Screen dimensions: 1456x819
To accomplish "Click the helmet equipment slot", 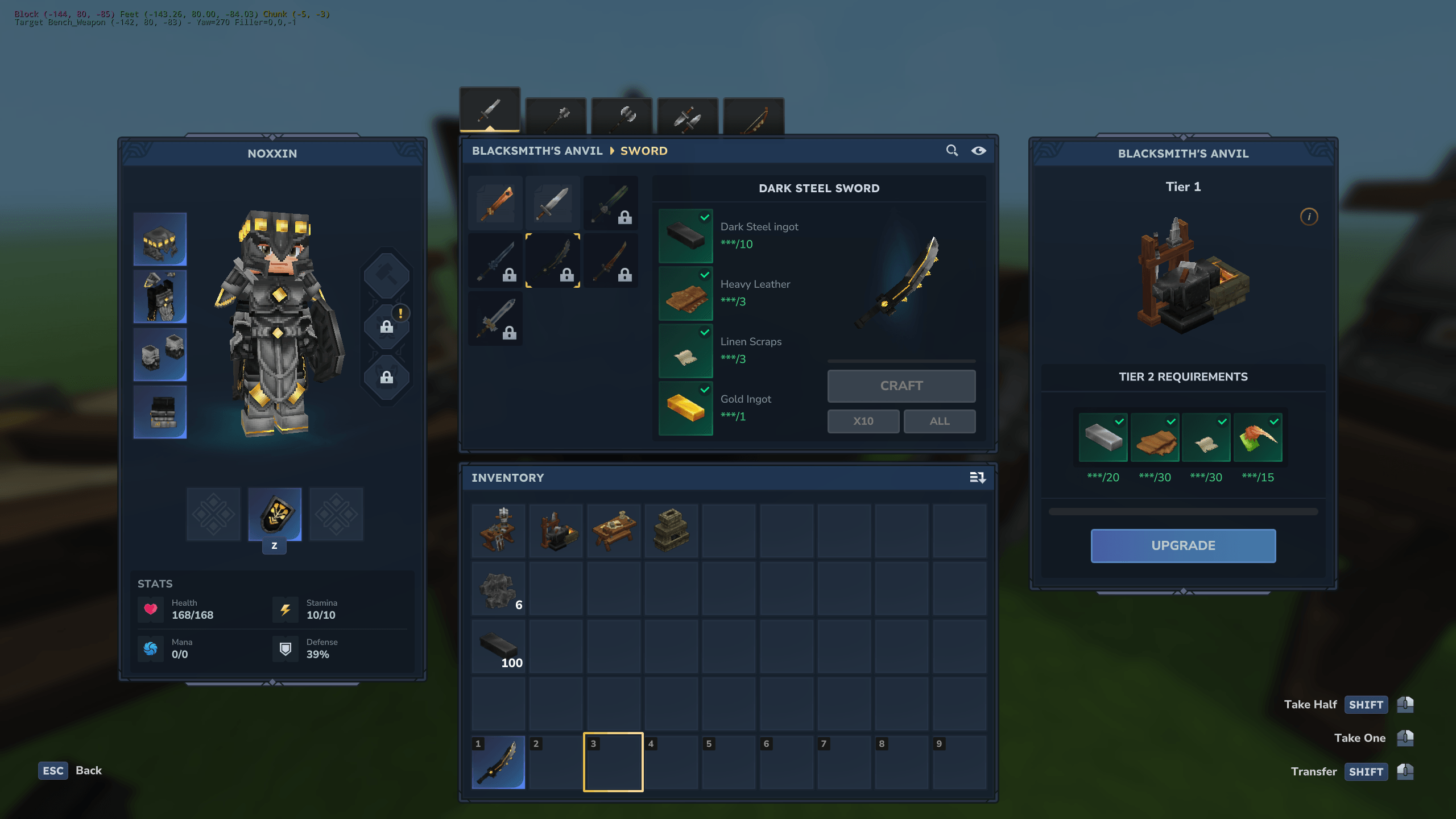I will click(x=160, y=239).
